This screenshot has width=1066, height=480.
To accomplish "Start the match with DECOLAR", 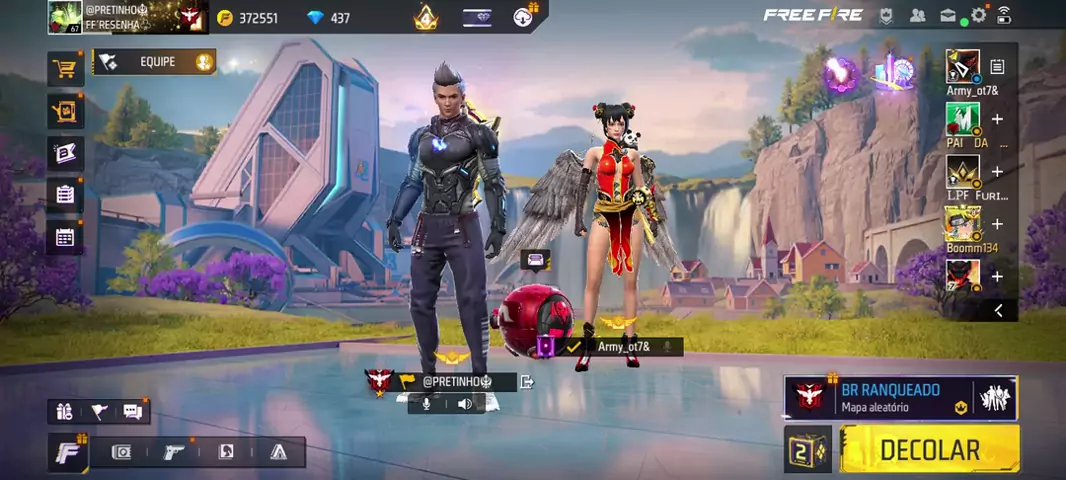I will tap(929, 449).
